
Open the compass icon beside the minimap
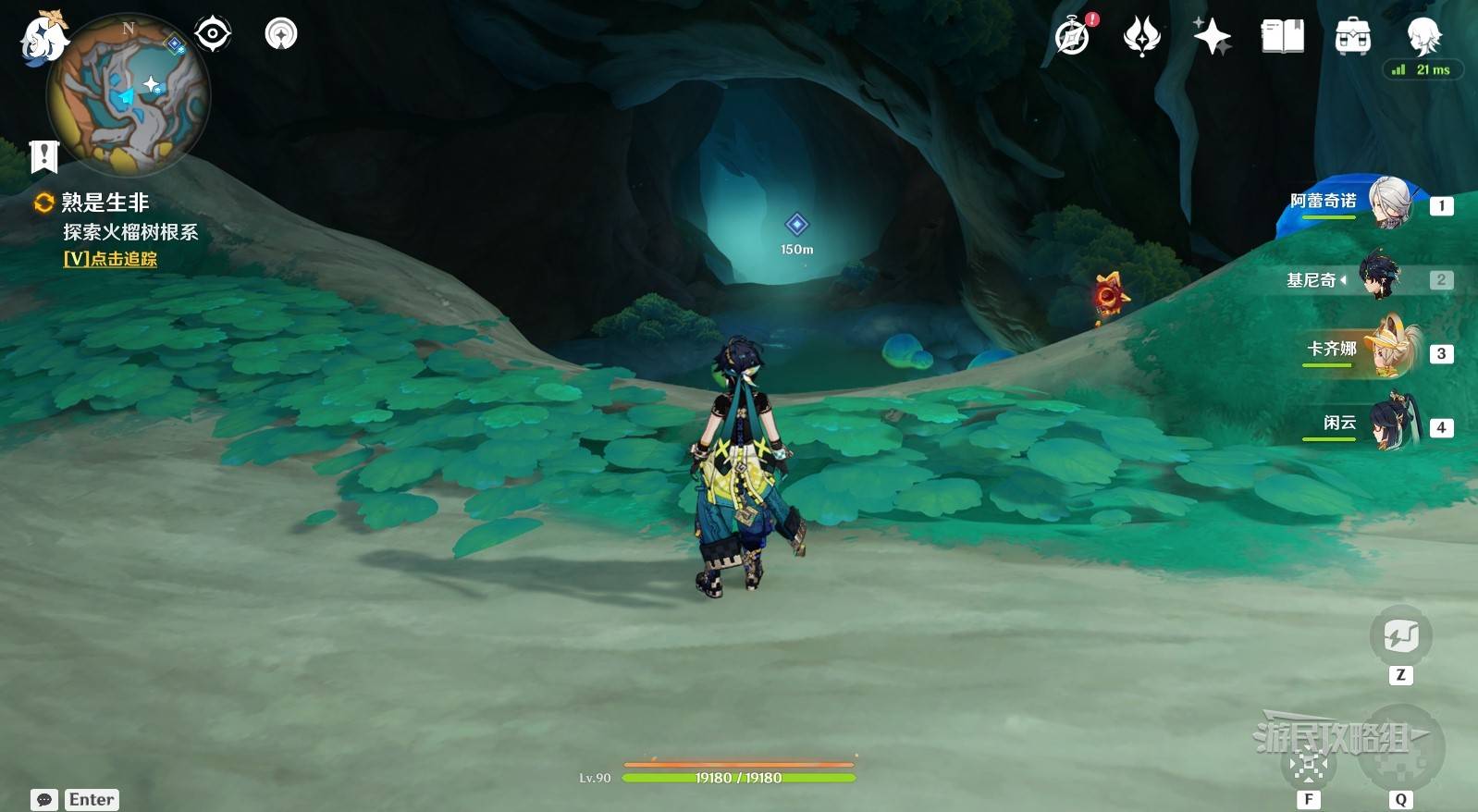point(281,34)
